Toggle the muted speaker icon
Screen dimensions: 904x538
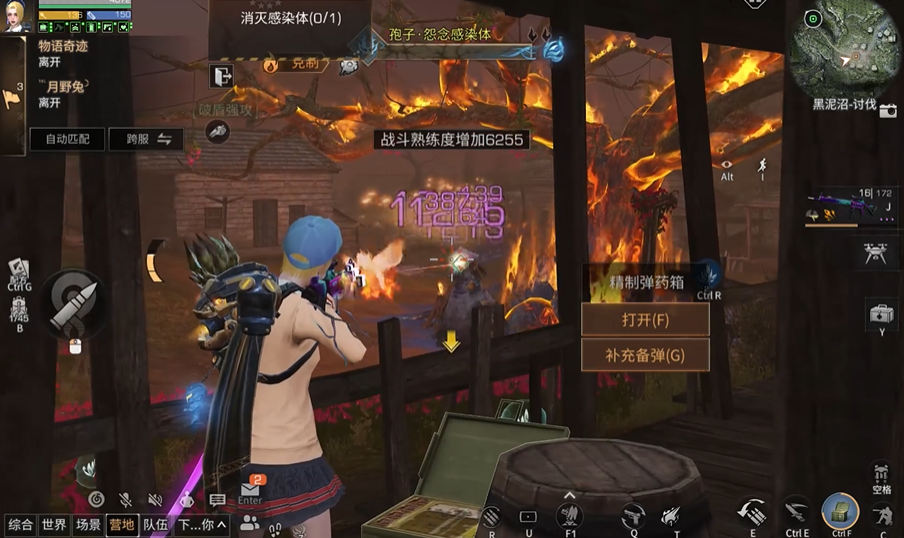pos(156,500)
